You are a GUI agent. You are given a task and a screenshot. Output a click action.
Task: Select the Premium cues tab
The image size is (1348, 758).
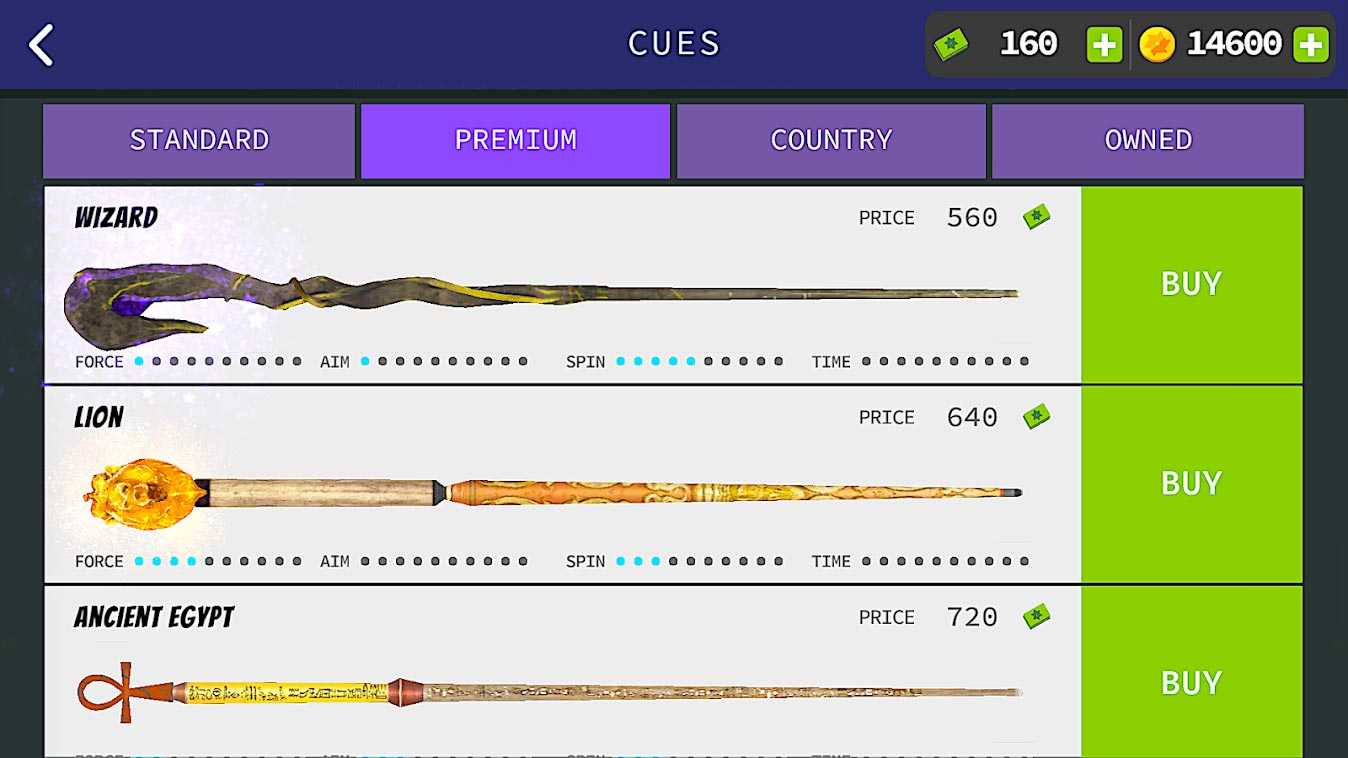pyautogui.click(x=515, y=140)
